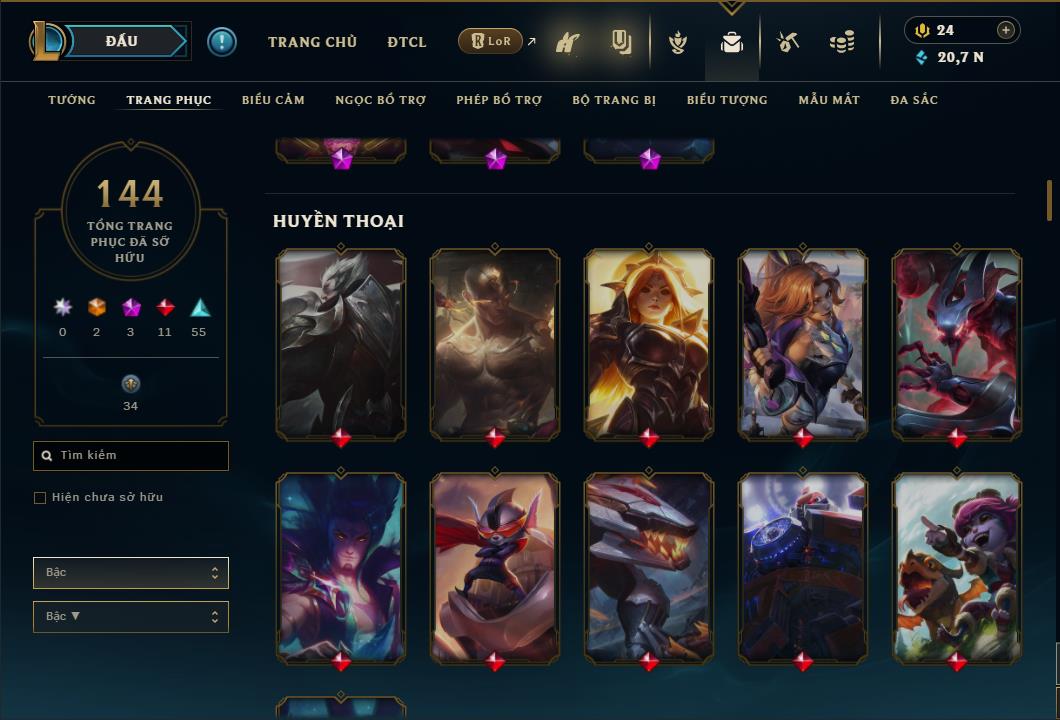The image size is (1060, 720).
Task: Switch to the ĐA SẮC tab
Action: pos(914,100)
